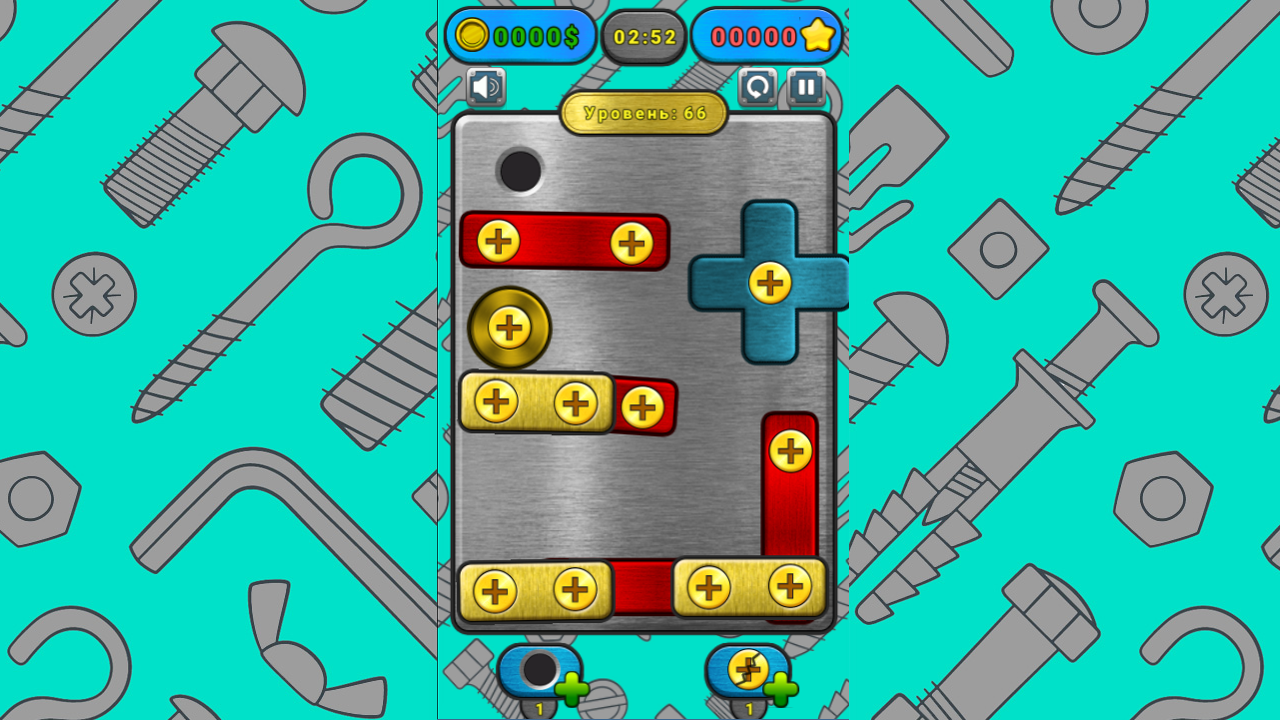Image resolution: width=1280 pixels, height=720 pixels.
Task: Mute the game sound with the speaker icon
Action: point(484,88)
